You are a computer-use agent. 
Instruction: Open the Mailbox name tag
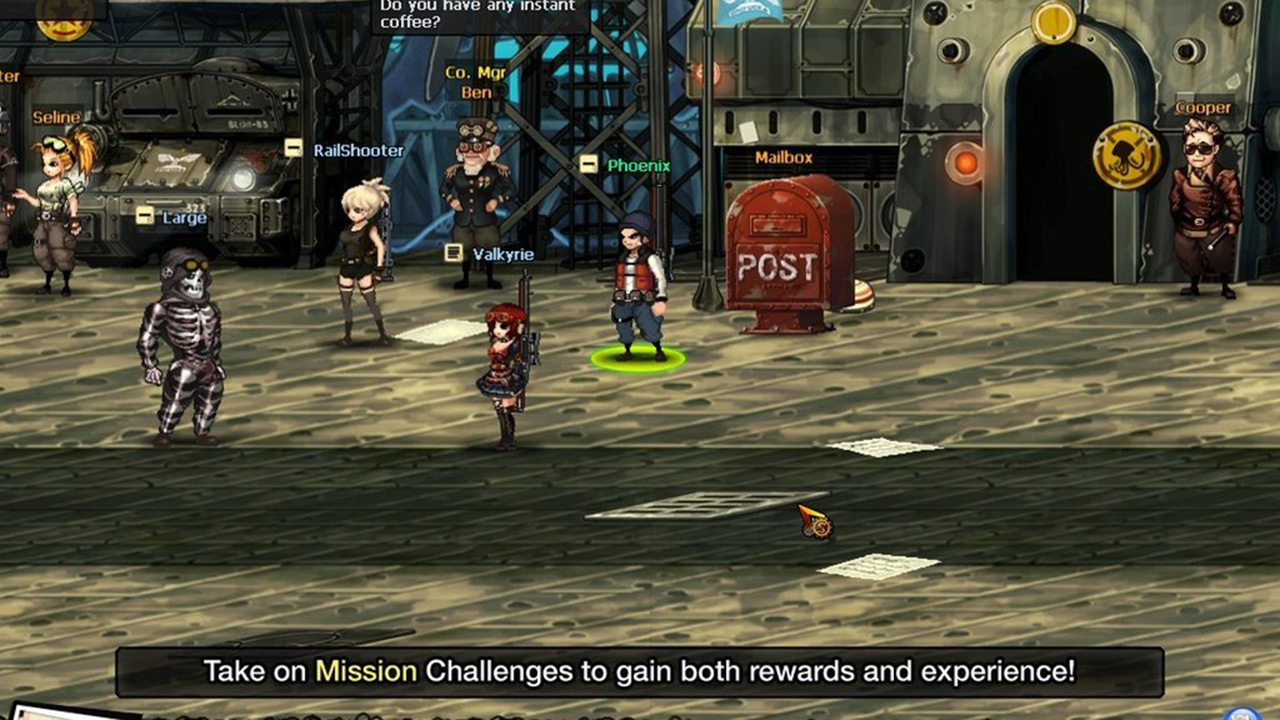pos(784,157)
